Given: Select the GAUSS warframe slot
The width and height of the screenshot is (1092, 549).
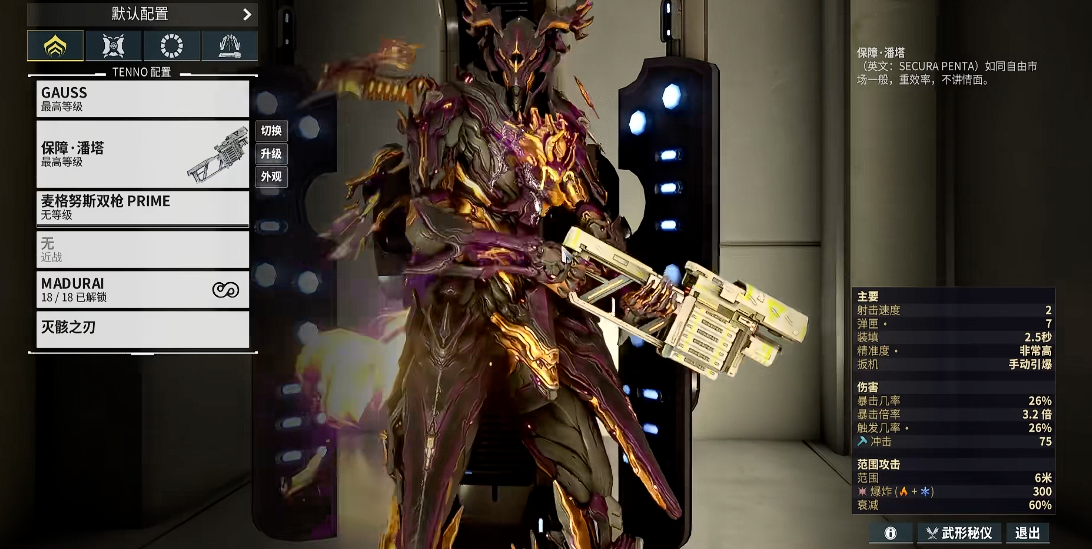Looking at the screenshot, I should tap(142, 98).
